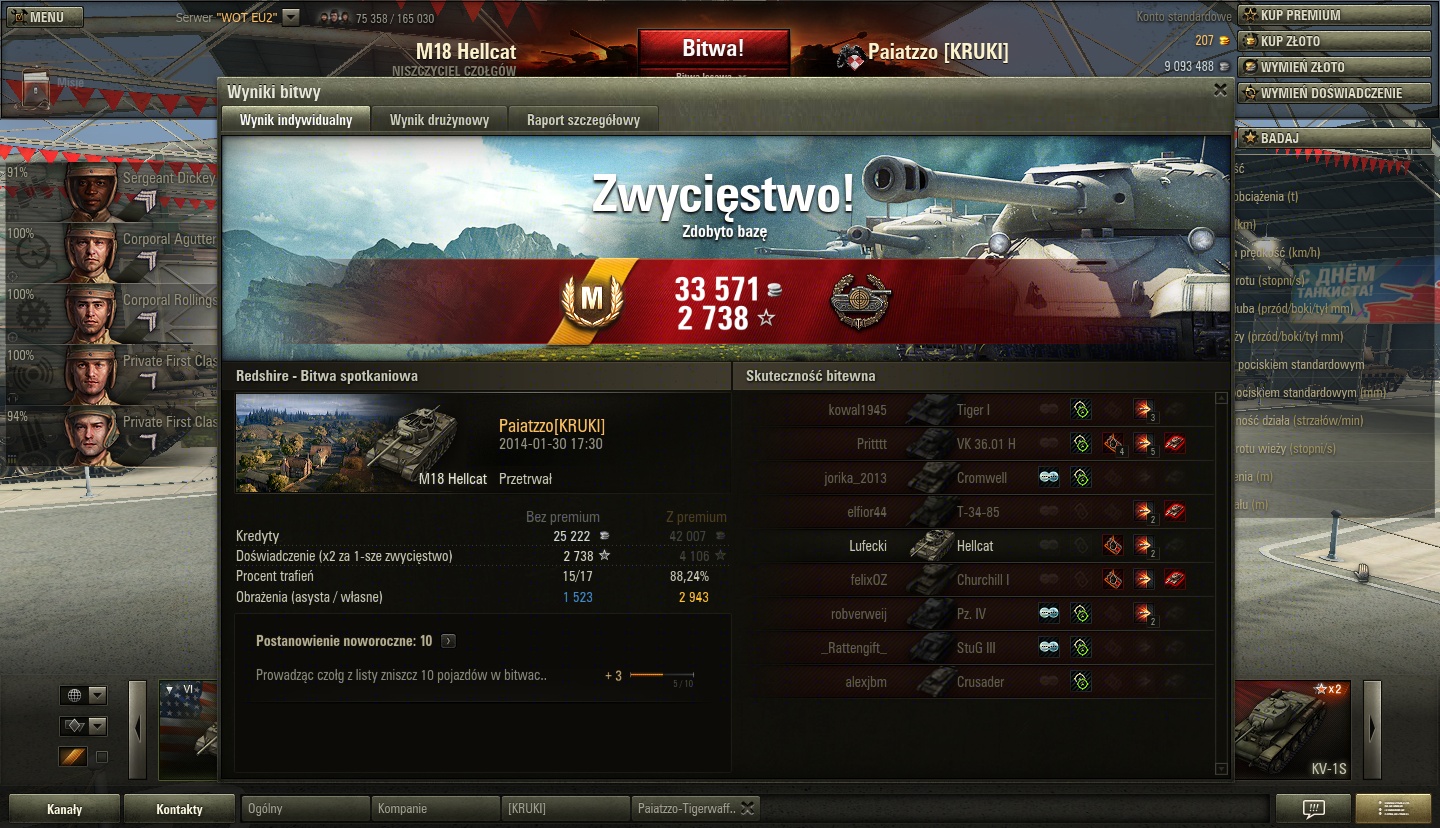The width and height of the screenshot is (1440, 828).
Task: Open the Kompanie chat tab
Action: tap(435, 808)
